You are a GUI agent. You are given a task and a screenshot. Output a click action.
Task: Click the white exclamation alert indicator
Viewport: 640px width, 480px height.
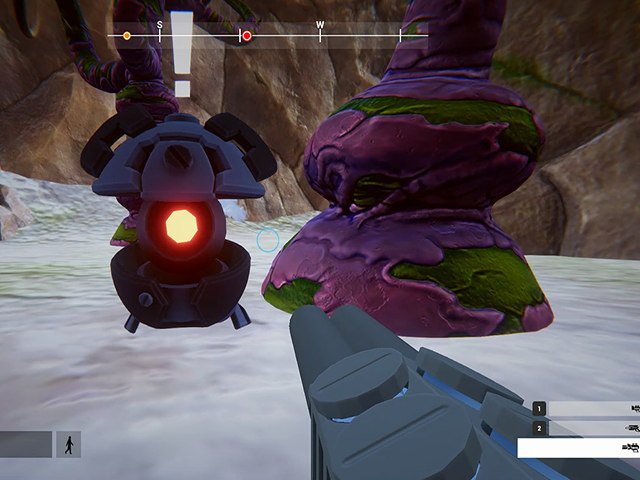click(181, 54)
